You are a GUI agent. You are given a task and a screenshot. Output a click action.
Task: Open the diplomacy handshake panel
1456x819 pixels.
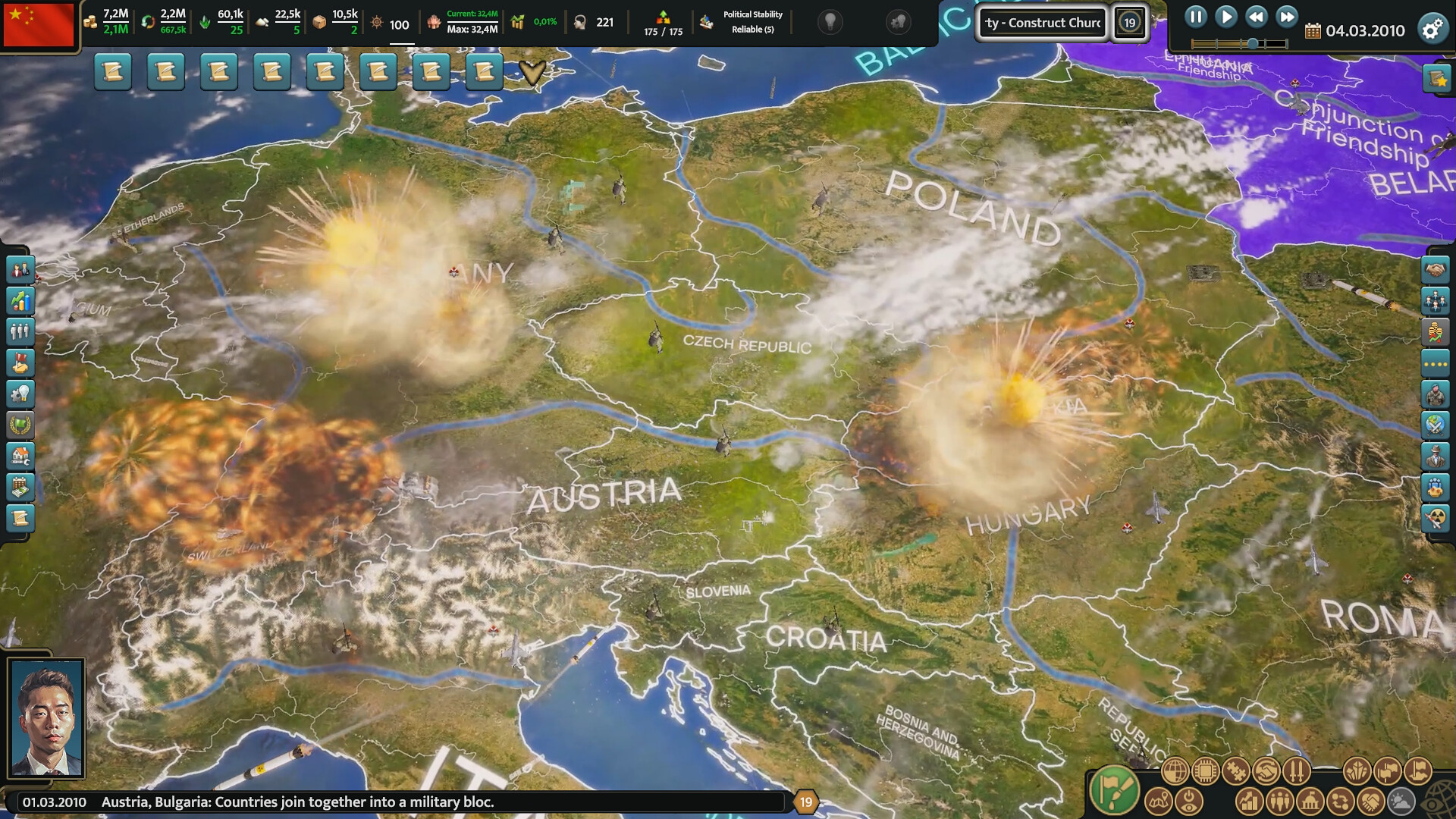(1435, 271)
